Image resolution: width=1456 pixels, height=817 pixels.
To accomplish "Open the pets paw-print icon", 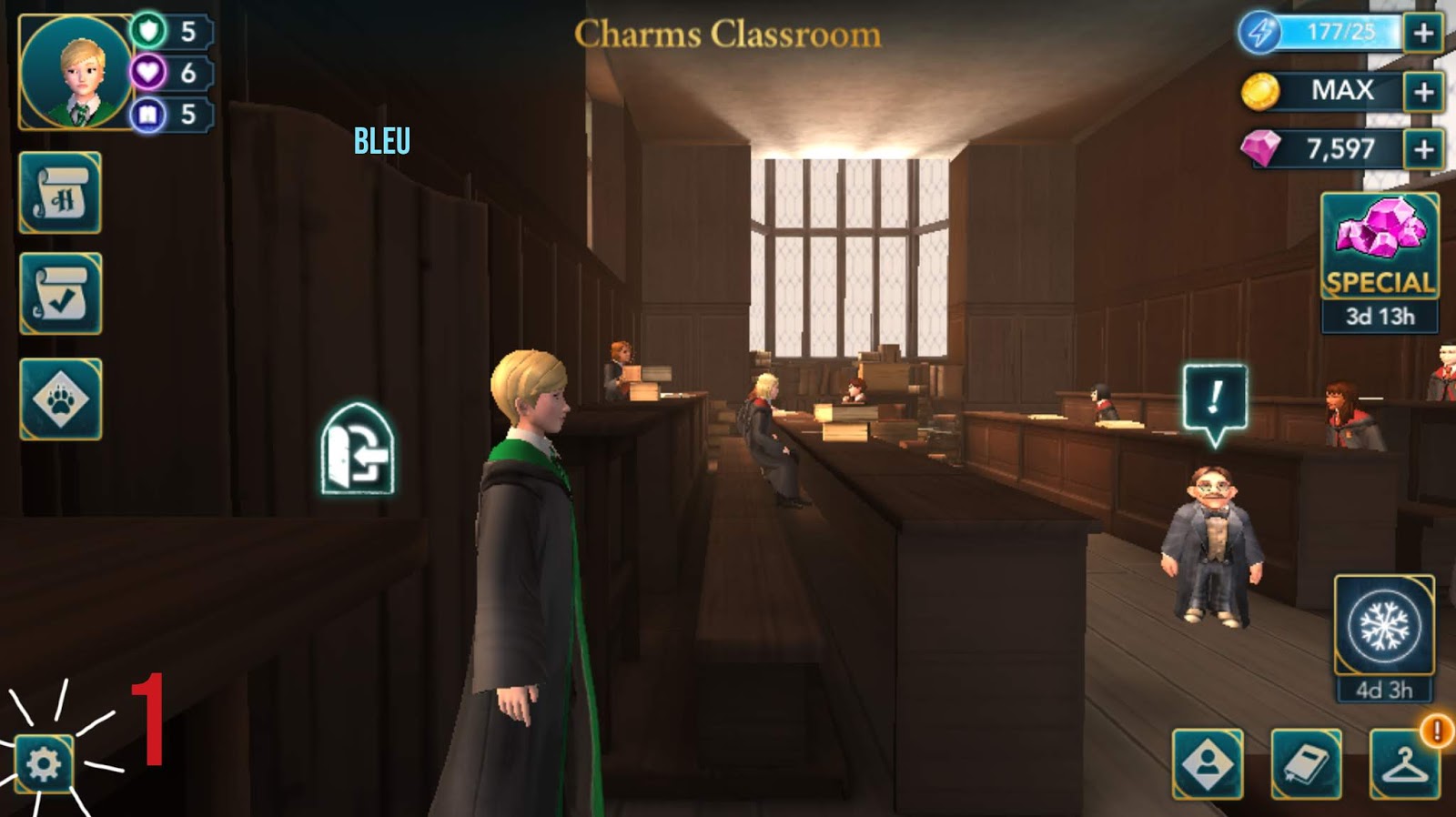I will pos(59,398).
